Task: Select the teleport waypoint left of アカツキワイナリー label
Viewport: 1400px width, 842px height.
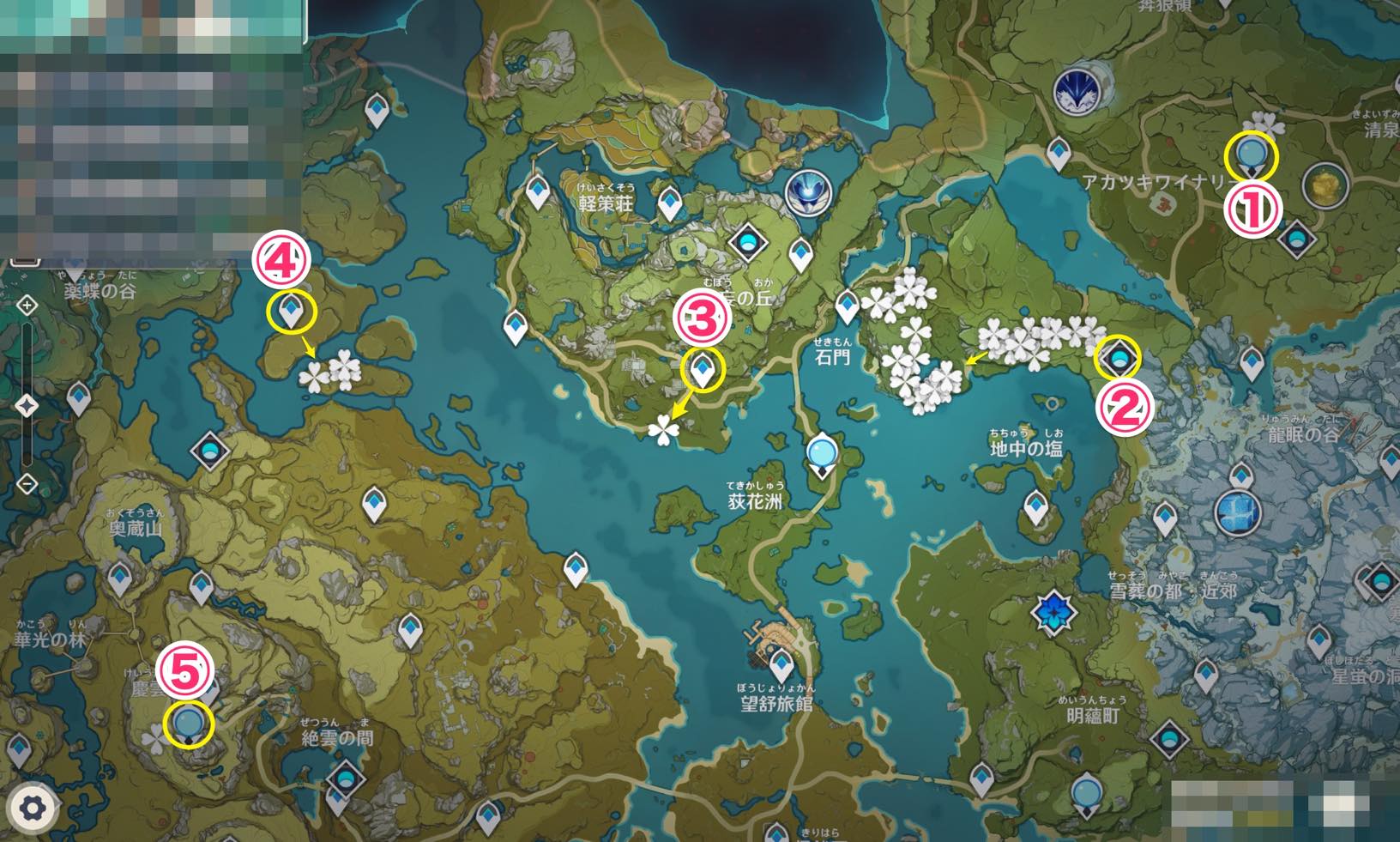Action: coord(1059,154)
